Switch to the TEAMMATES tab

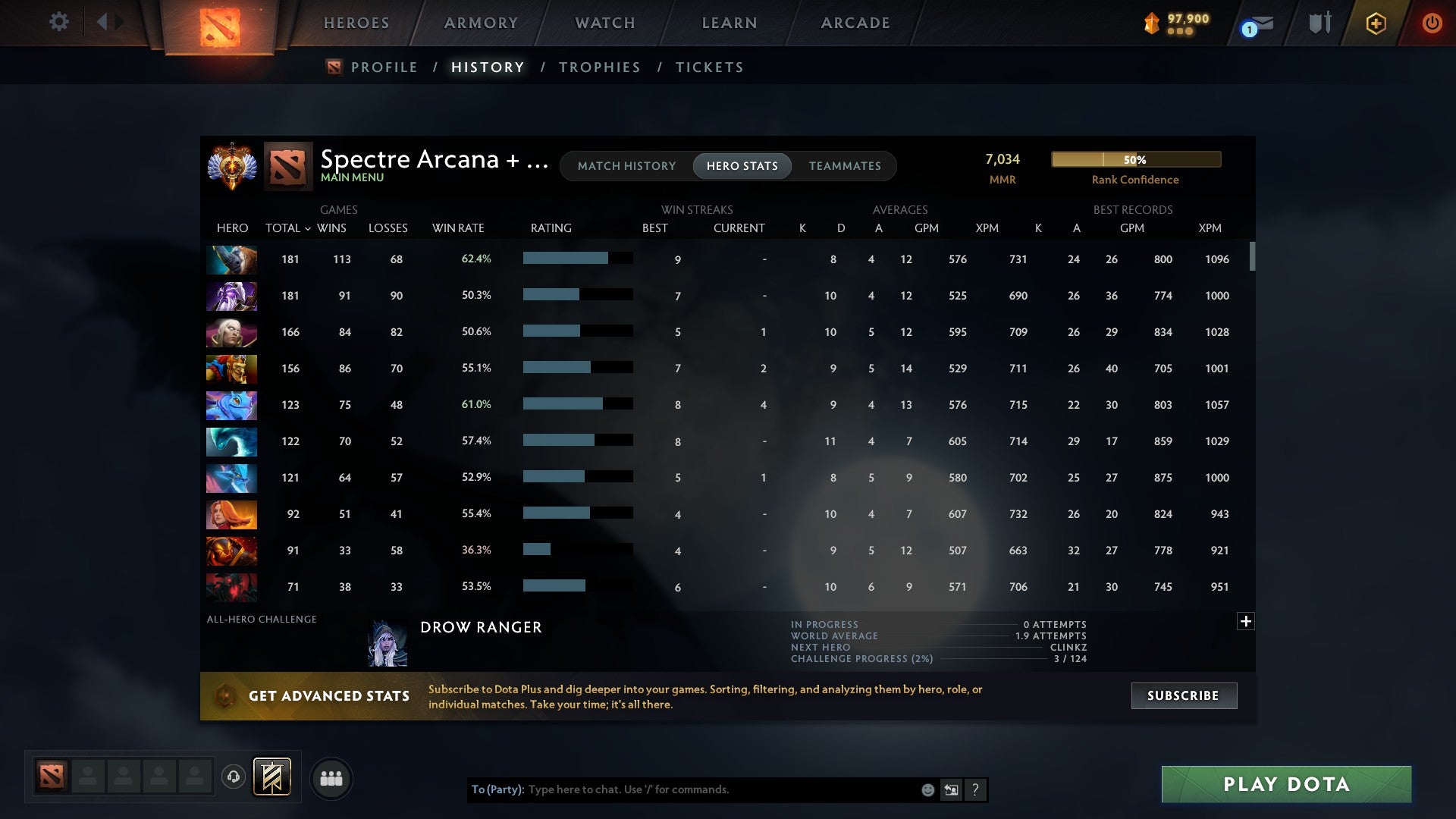845,166
